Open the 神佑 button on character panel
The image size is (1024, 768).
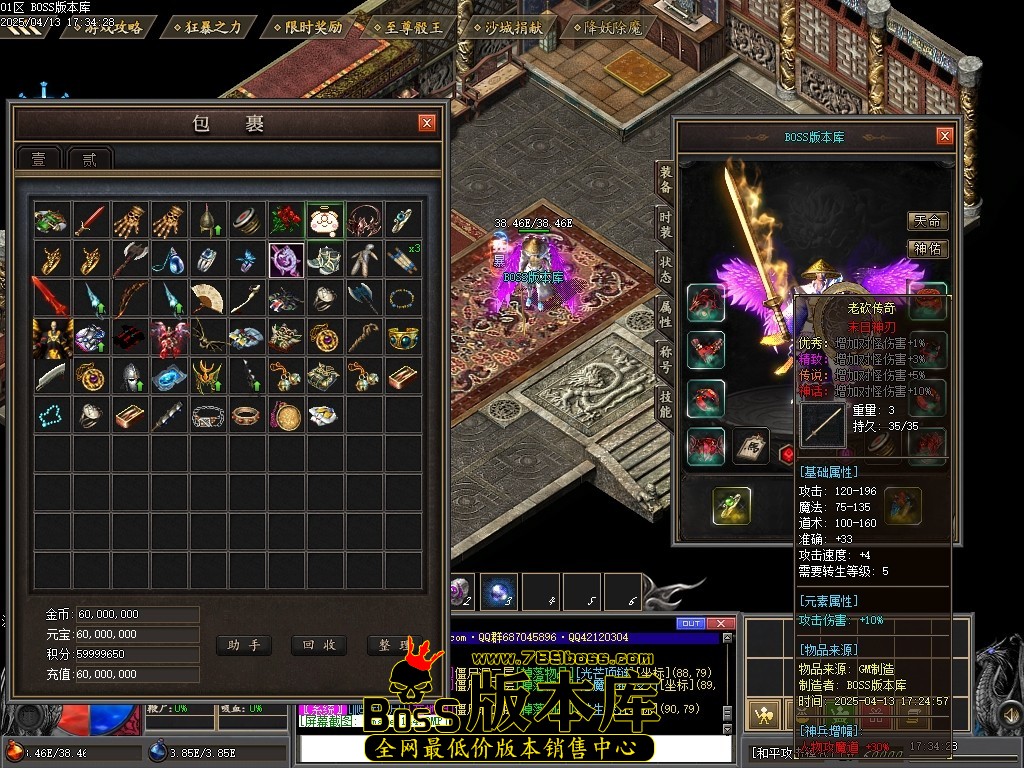[927, 249]
